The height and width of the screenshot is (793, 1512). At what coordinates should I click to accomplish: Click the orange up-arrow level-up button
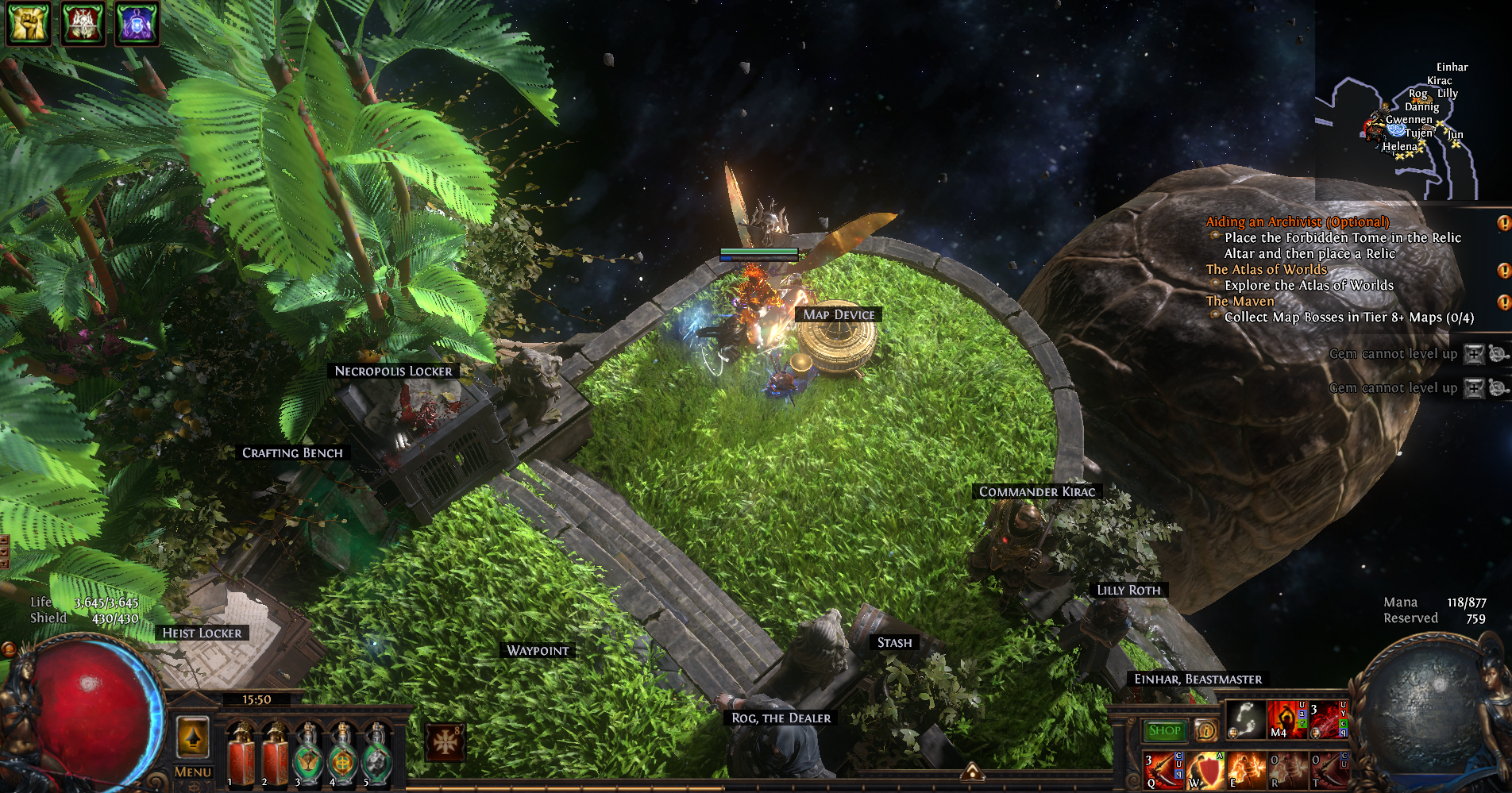tap(192, 737)
